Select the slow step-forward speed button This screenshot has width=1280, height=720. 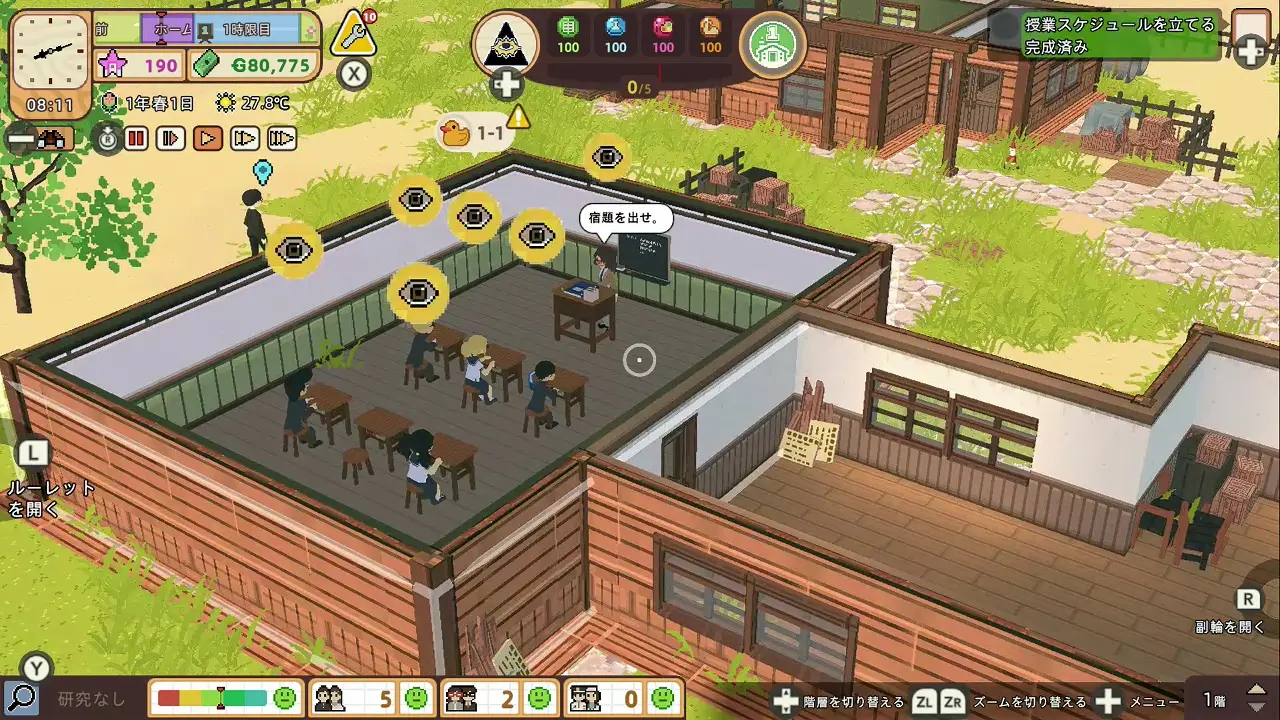coord(172,138)
